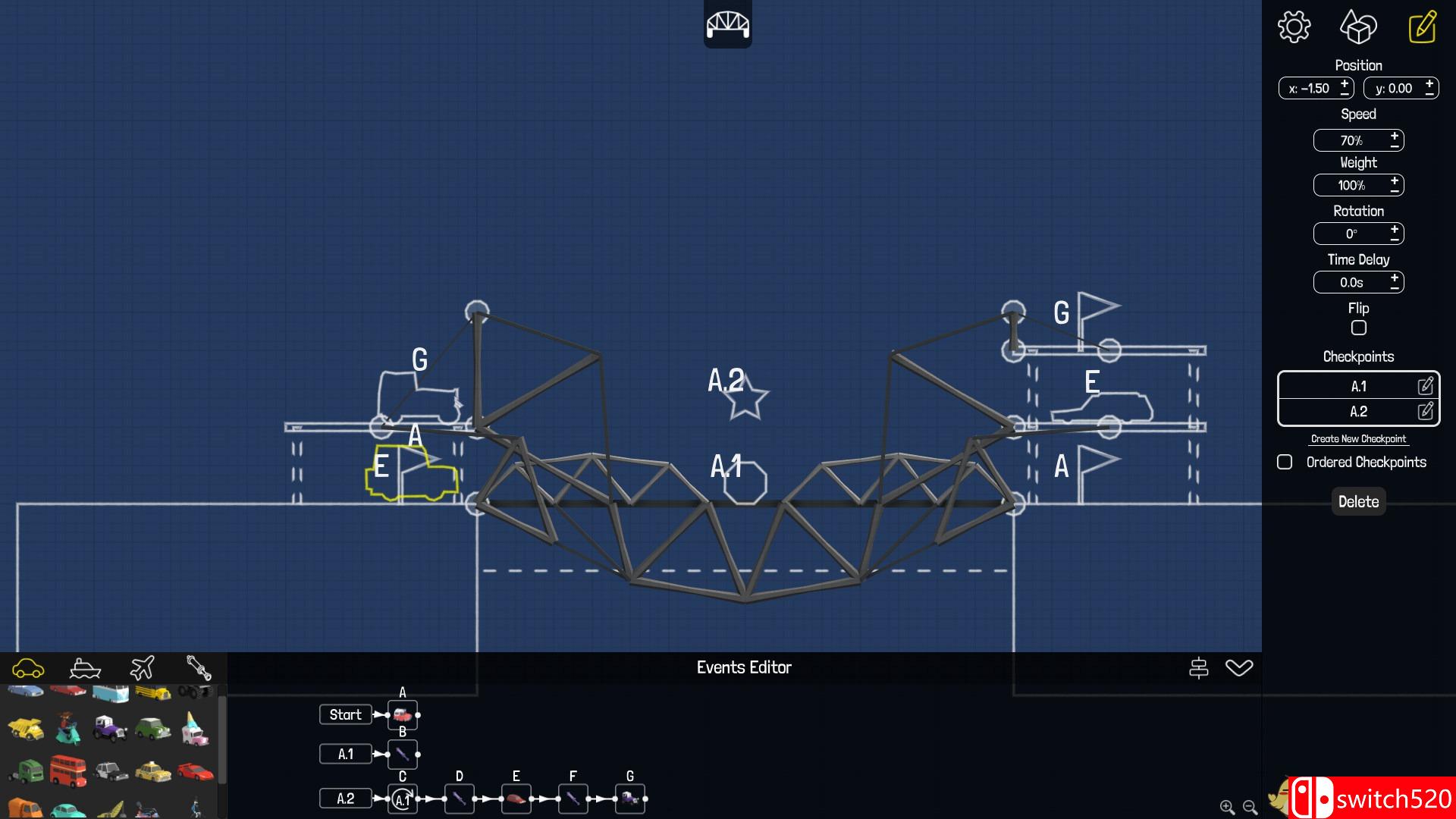Edit checkpoint A.1 with its pencil icon
Viewport: 1456px width, 819px height.
pyautogui.click(x=1426, y=386)
